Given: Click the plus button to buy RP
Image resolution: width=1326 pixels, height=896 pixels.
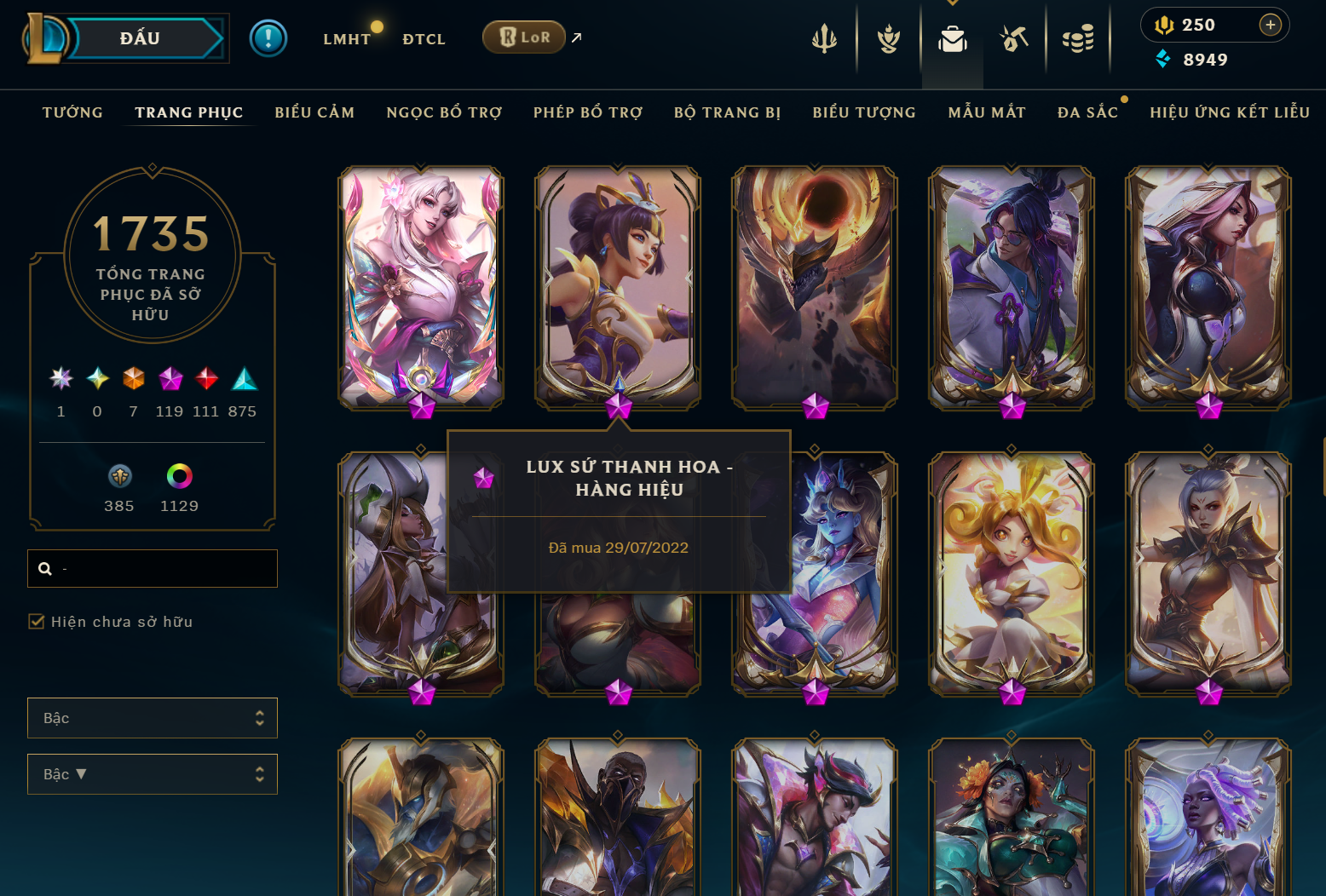Looking at the screenshot, I should [x=1271, y=25].
